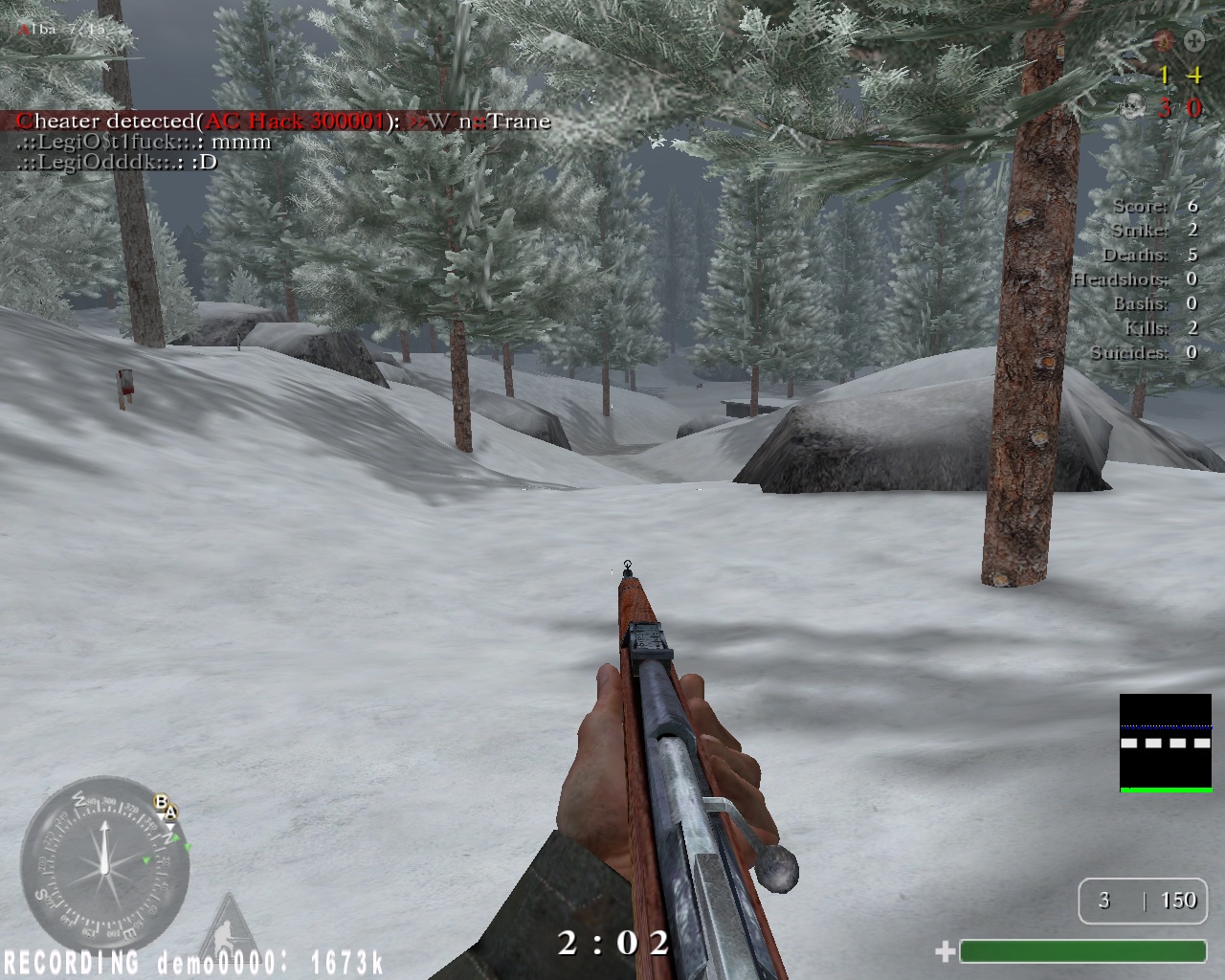Image resolution: width=1225 pixels, height=980 pixels.
Task: Click the compass in the corner
Action: [103, 862]
